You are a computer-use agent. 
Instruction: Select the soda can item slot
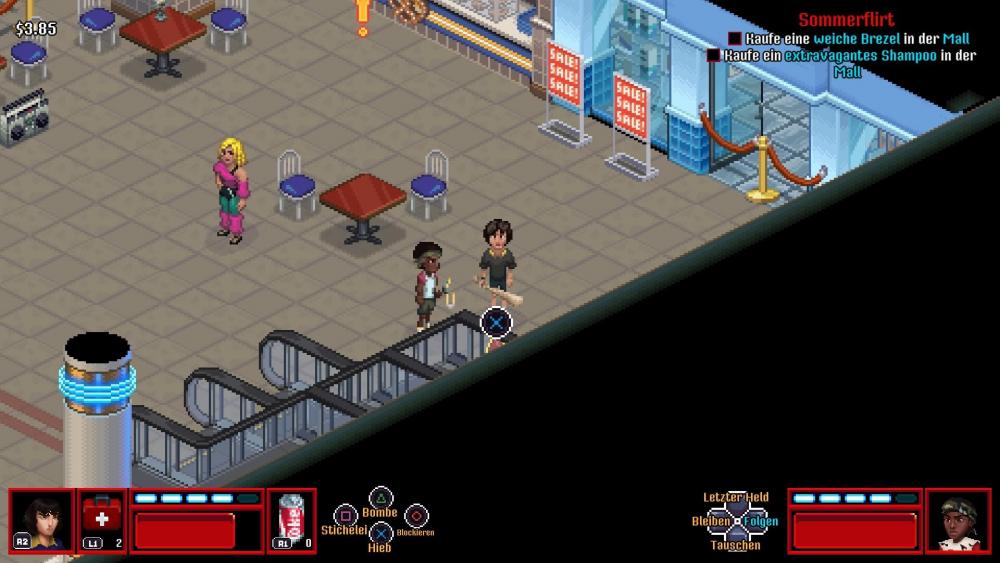click(292, 520)
